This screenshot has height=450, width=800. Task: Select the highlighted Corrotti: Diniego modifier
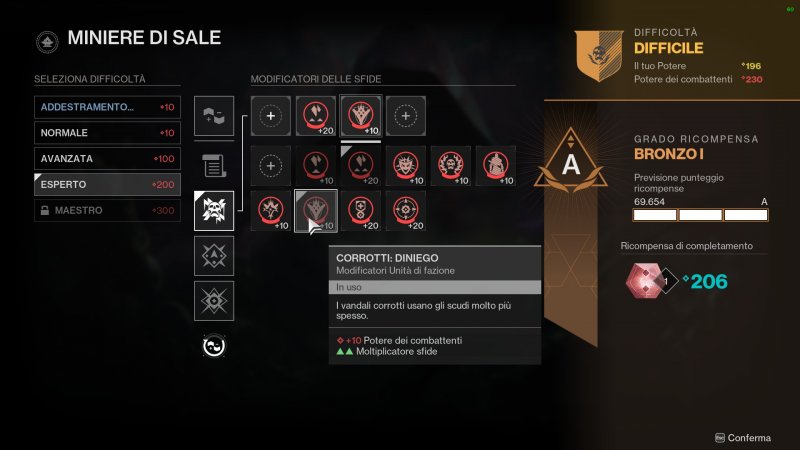[x=316, y=211]
